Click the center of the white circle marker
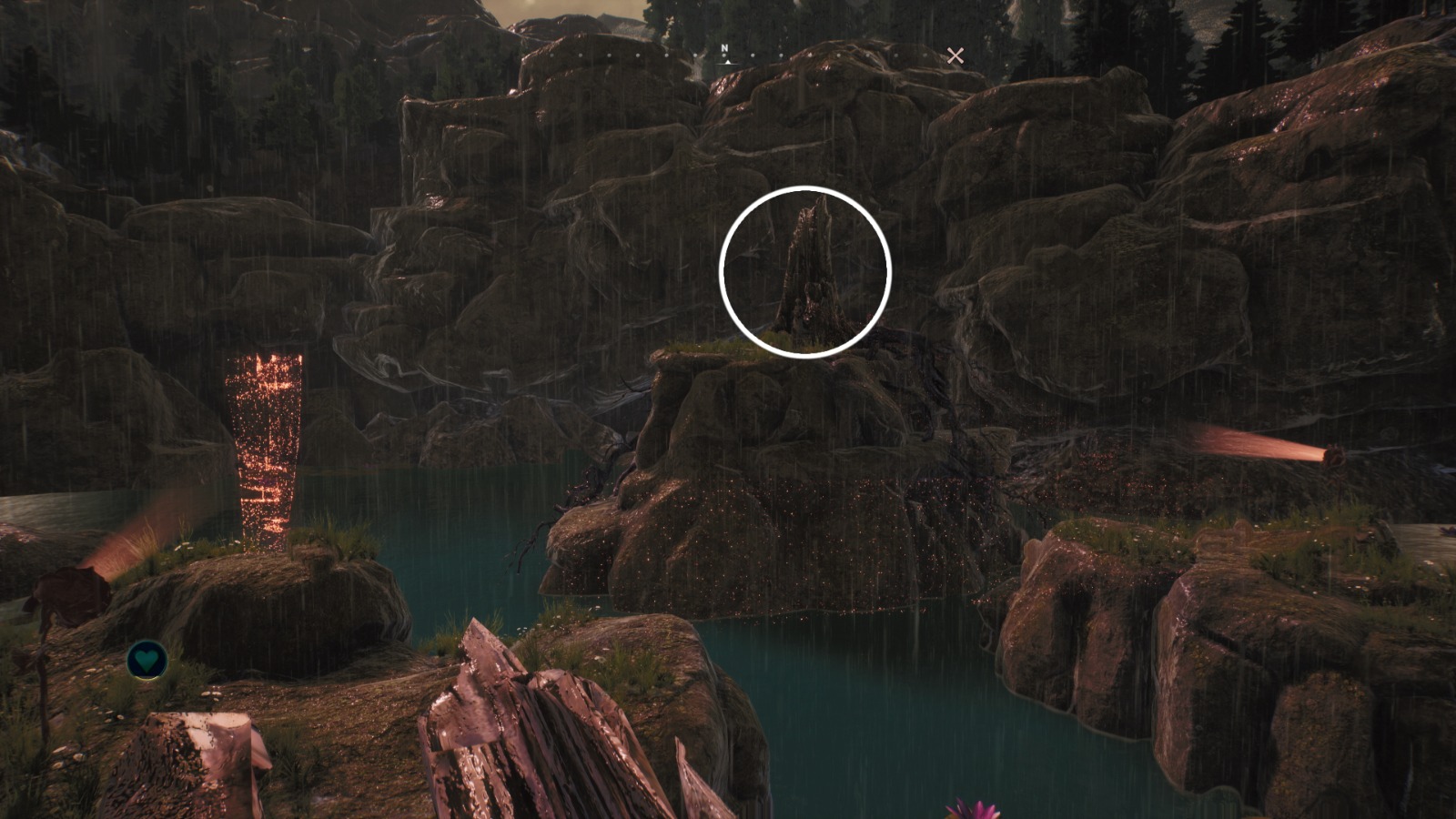The image size is (1456, 819). [805, 270]
